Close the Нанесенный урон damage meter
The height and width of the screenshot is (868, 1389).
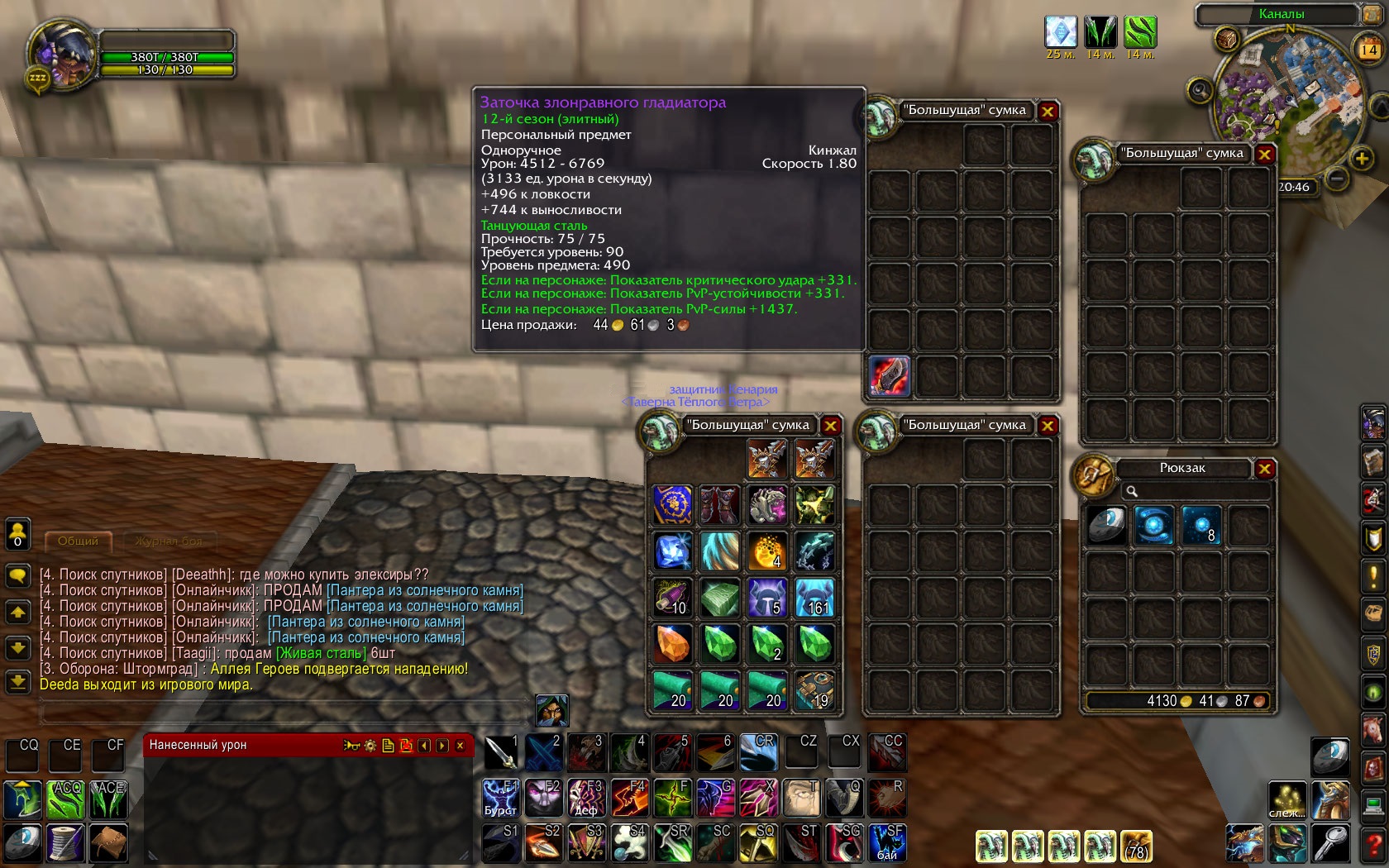pos(461,746)
